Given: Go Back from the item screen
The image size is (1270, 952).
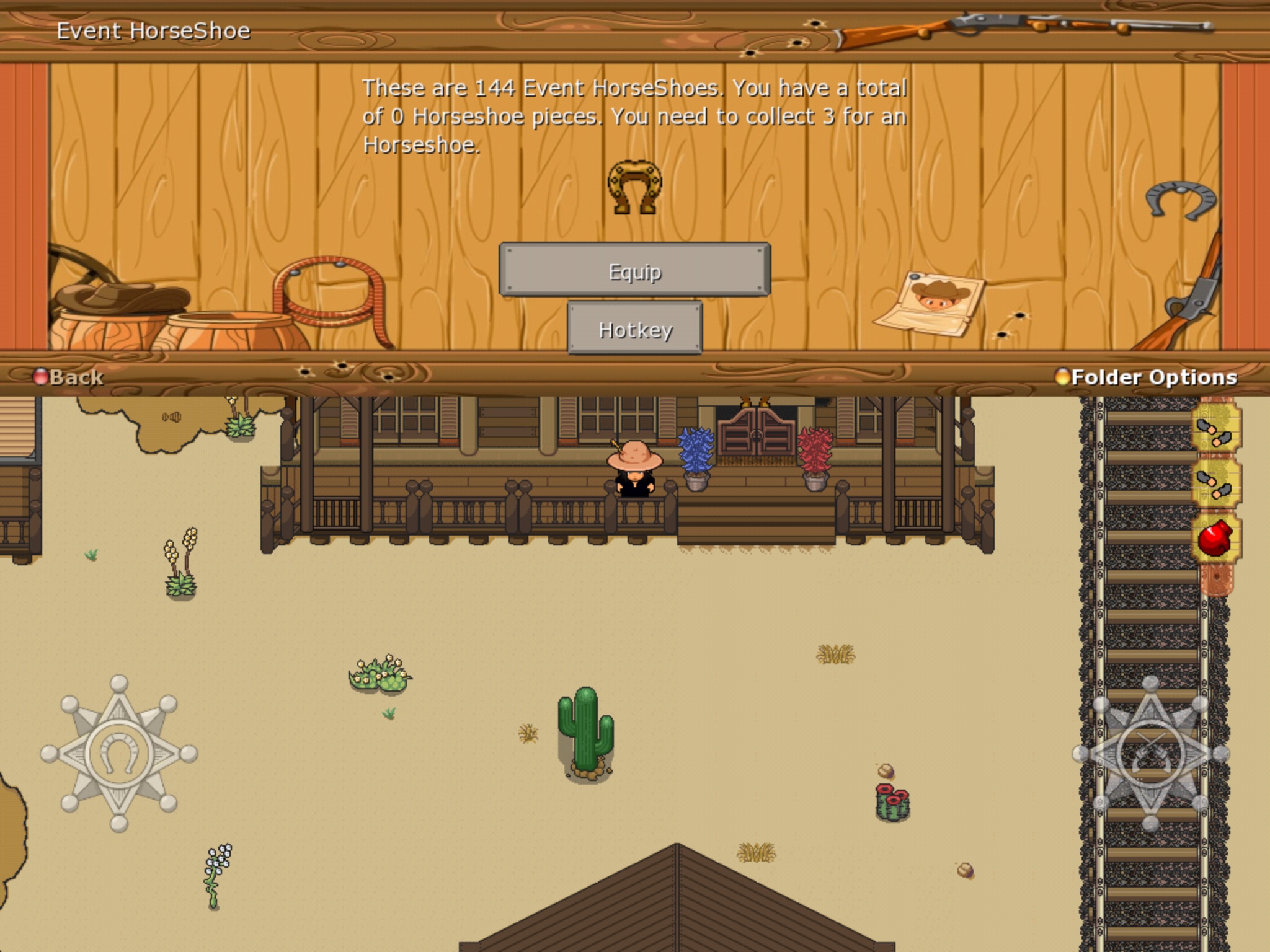Looking at the screenshot, I should pyautogui.click(x=69, y=377).
